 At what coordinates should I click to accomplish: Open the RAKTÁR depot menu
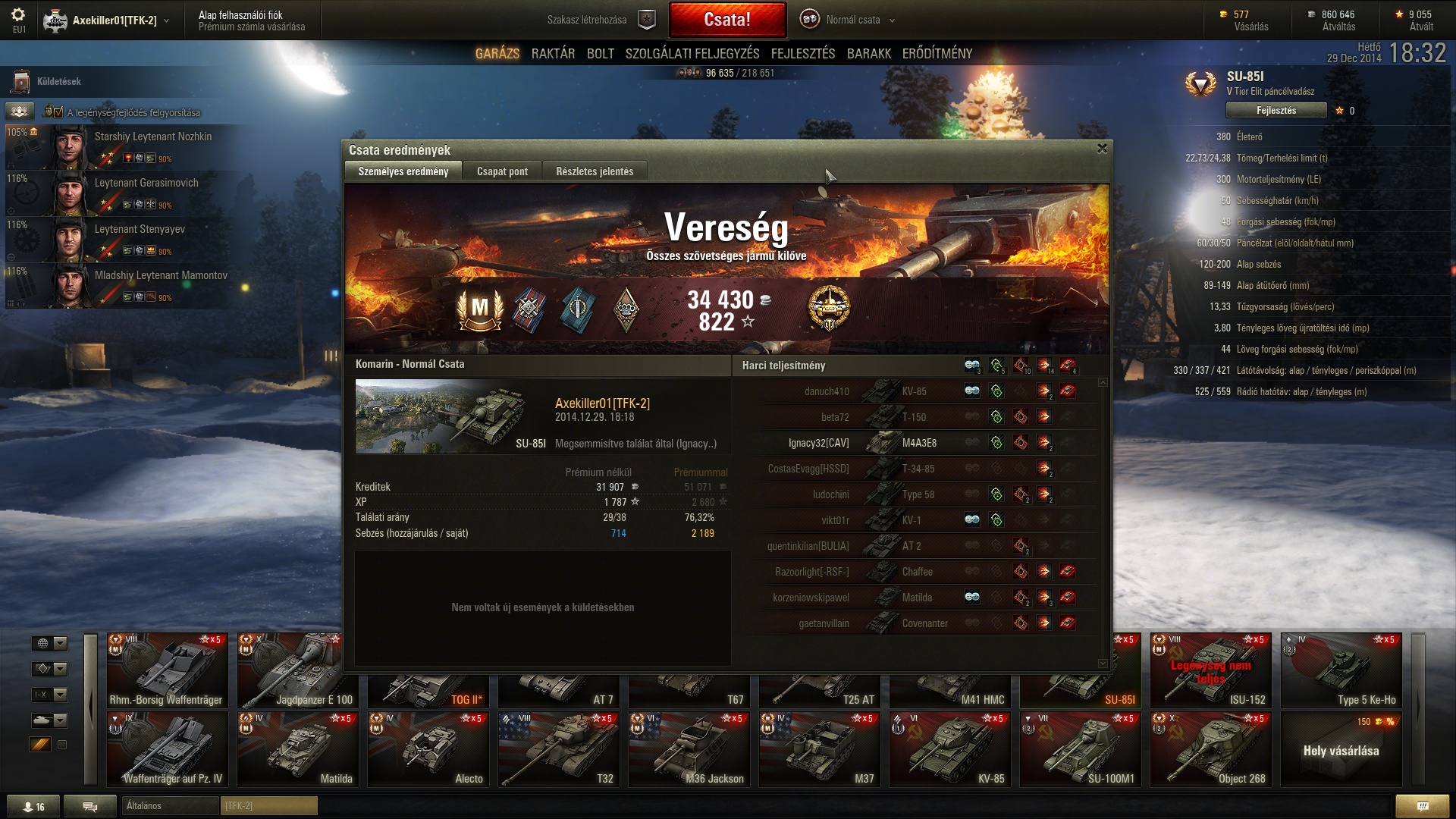tap(553, 54)
